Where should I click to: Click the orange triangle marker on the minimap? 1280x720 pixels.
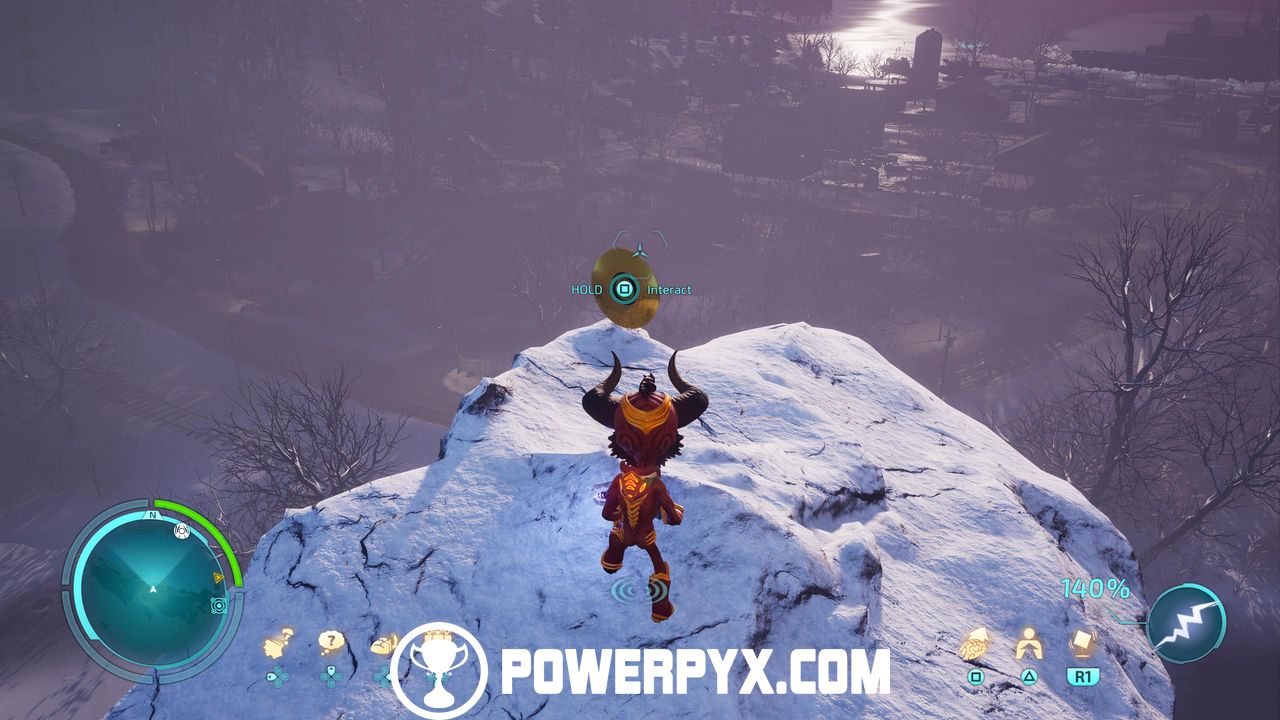(x=218, y=578)
